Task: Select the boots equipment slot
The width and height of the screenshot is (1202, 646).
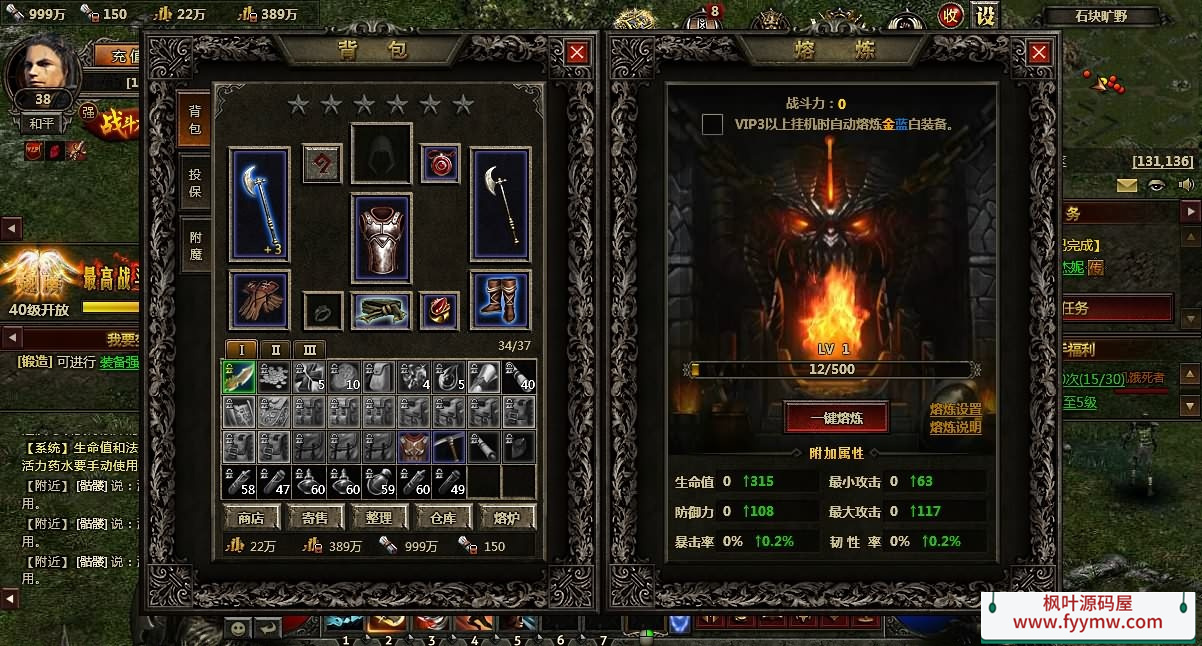Action: [x=500, y=299]
